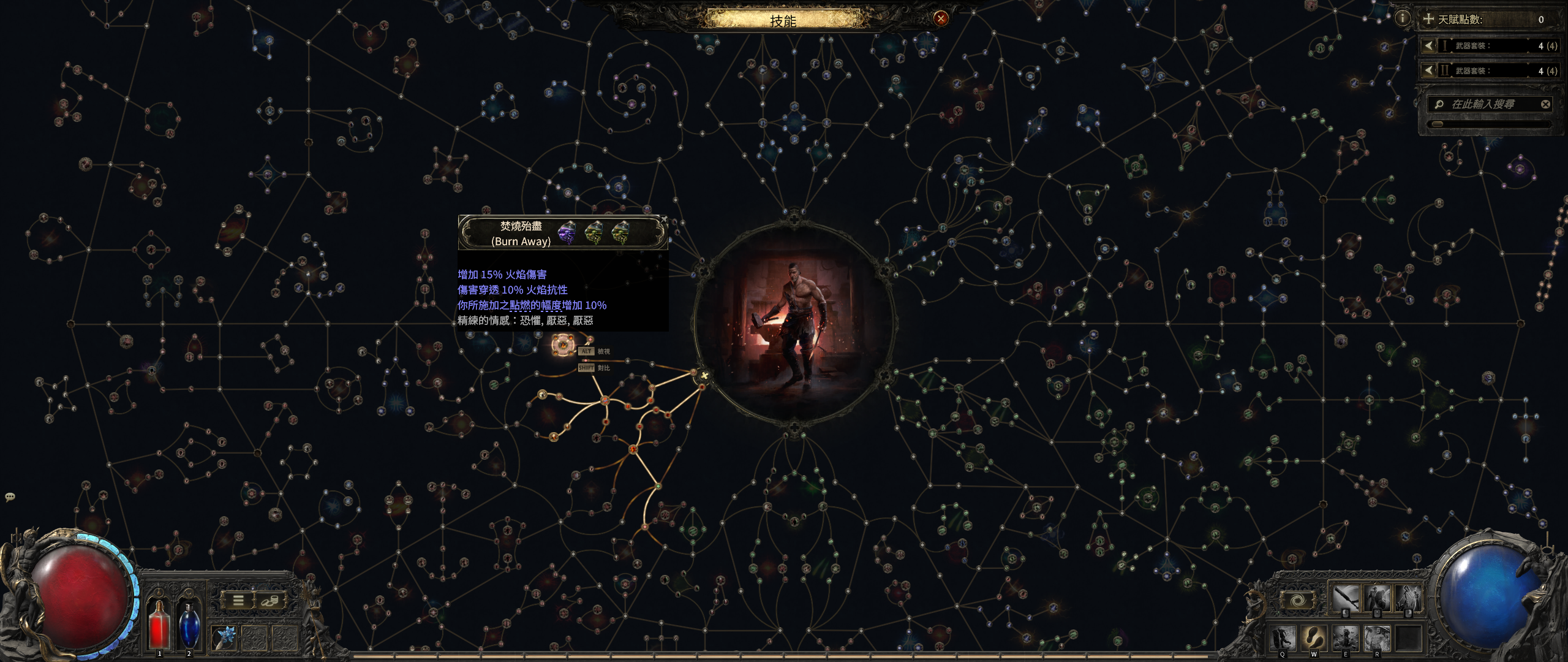Open the swirl portal button
The width and height of the screenshot is (1568, 662).
click(1297, 601)
